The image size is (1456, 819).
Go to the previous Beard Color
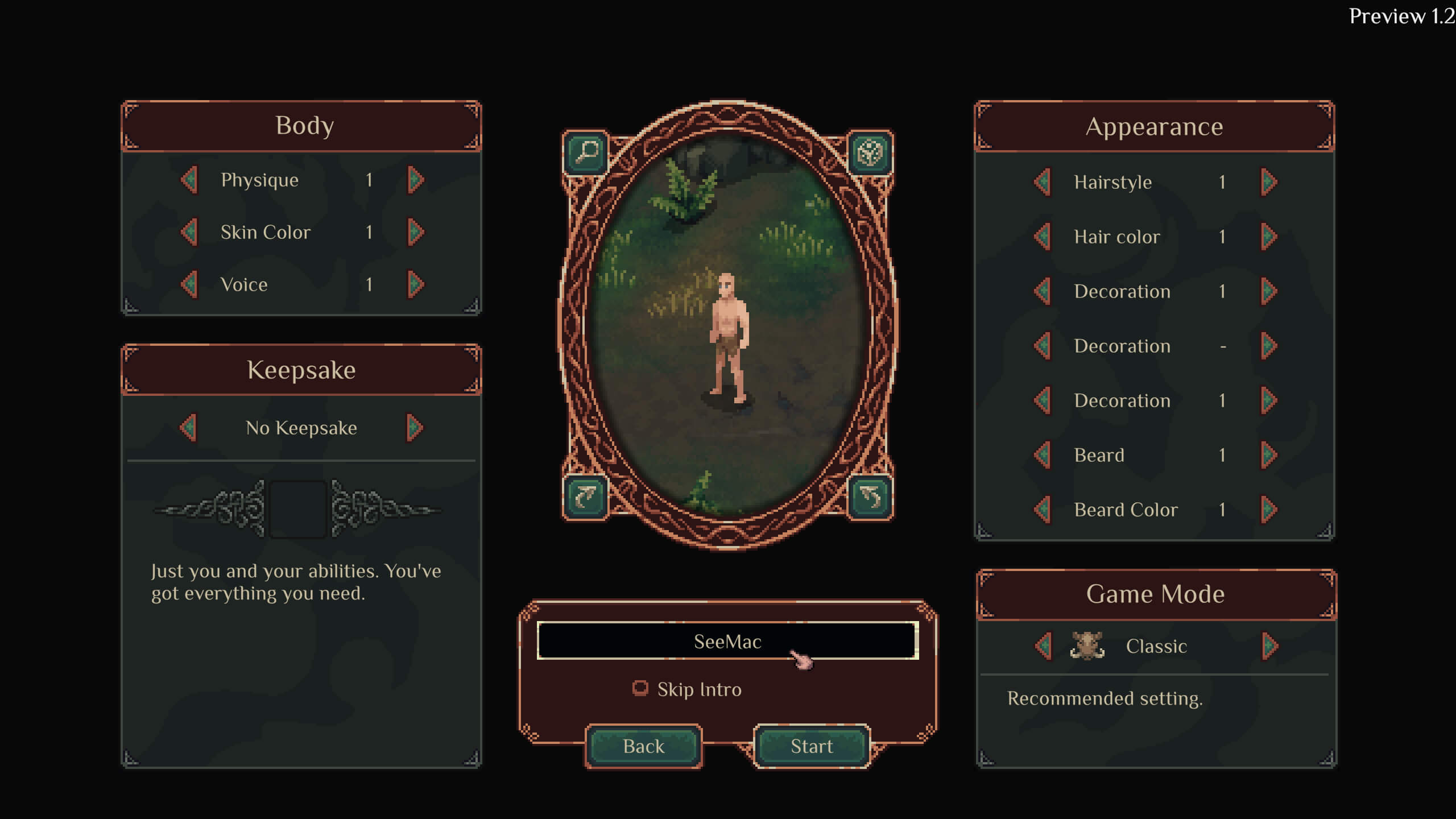coord(1043,510)
